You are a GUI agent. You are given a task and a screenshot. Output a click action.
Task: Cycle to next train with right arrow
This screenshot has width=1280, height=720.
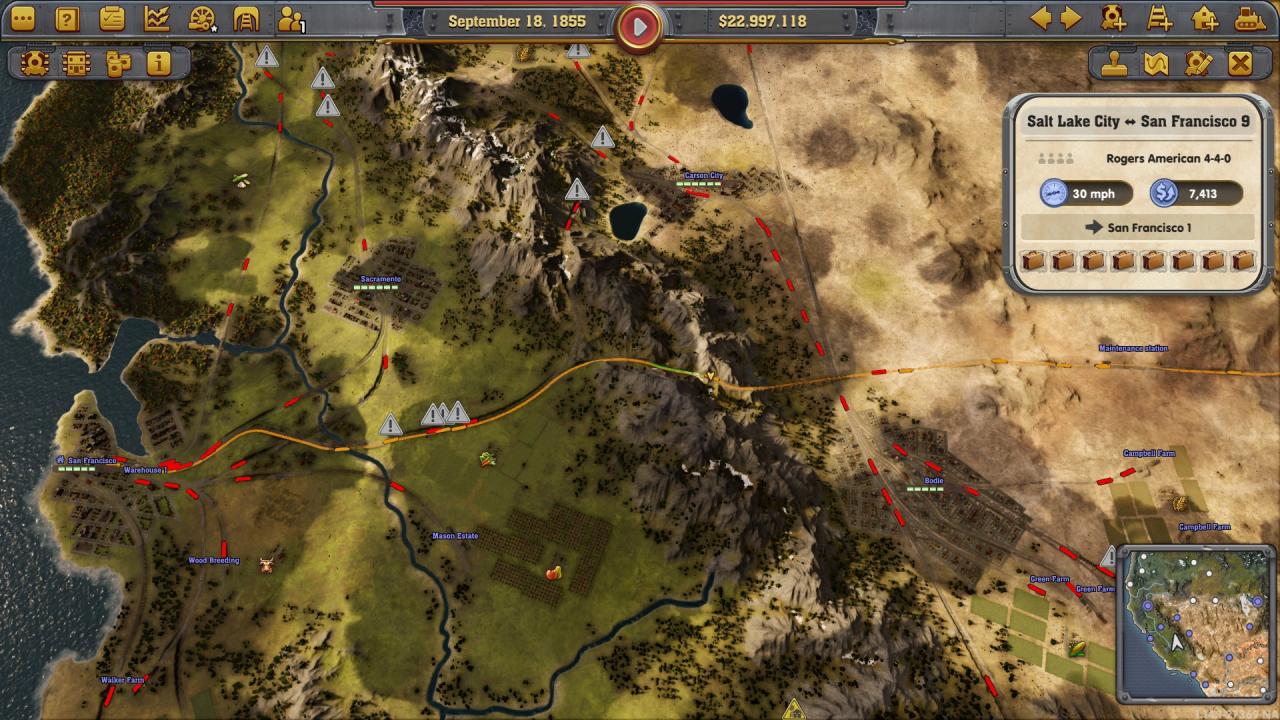pos(1071,18)
